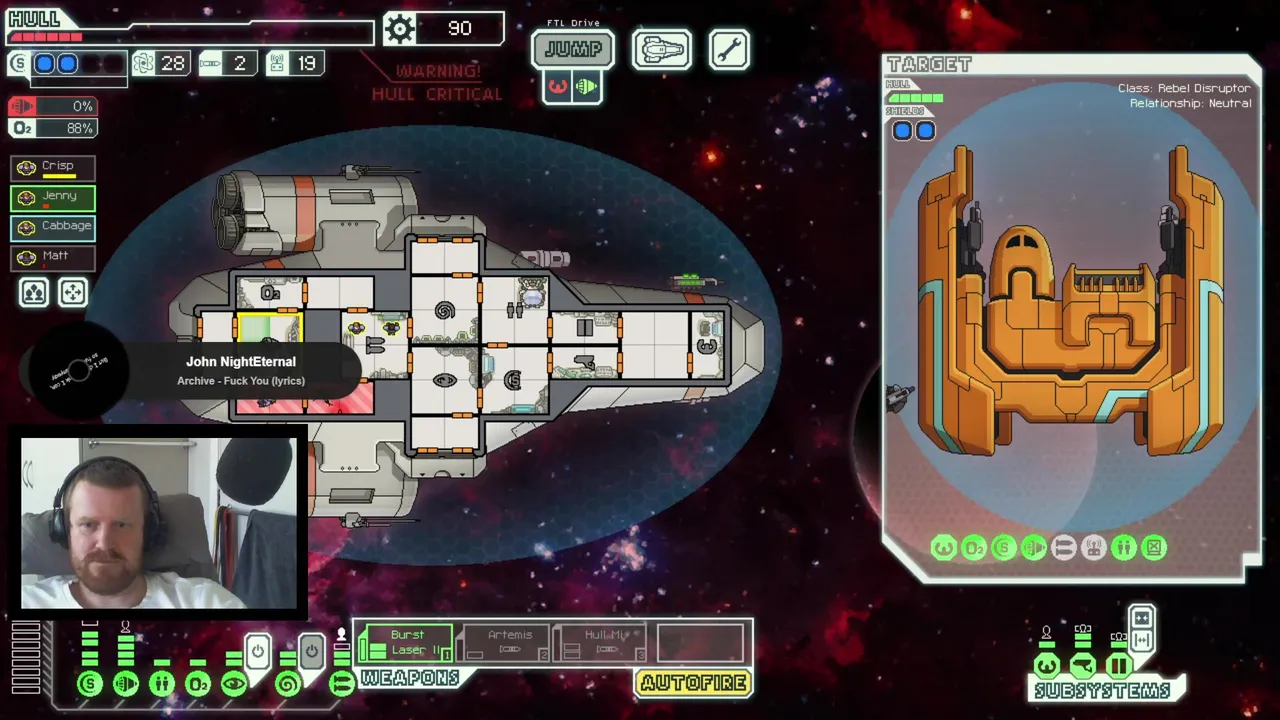The height and width of the screenshot is (720, 1280).
Task: Click the medbay system power icon
Action: point(162,684)
